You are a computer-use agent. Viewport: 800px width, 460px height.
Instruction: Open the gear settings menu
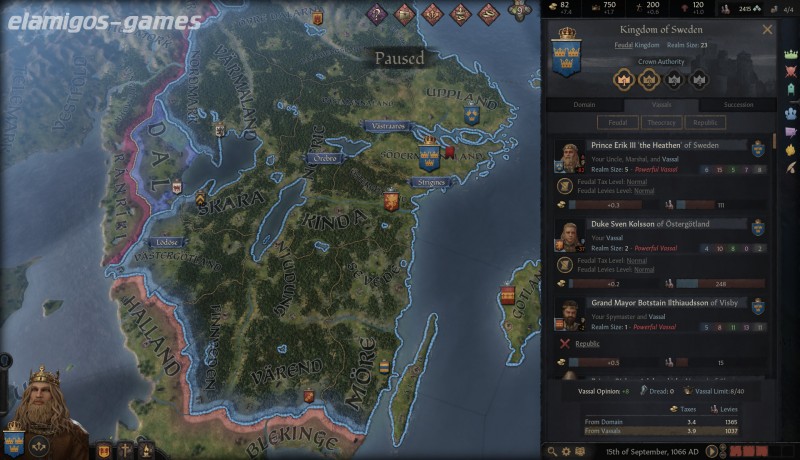[567, 451]
